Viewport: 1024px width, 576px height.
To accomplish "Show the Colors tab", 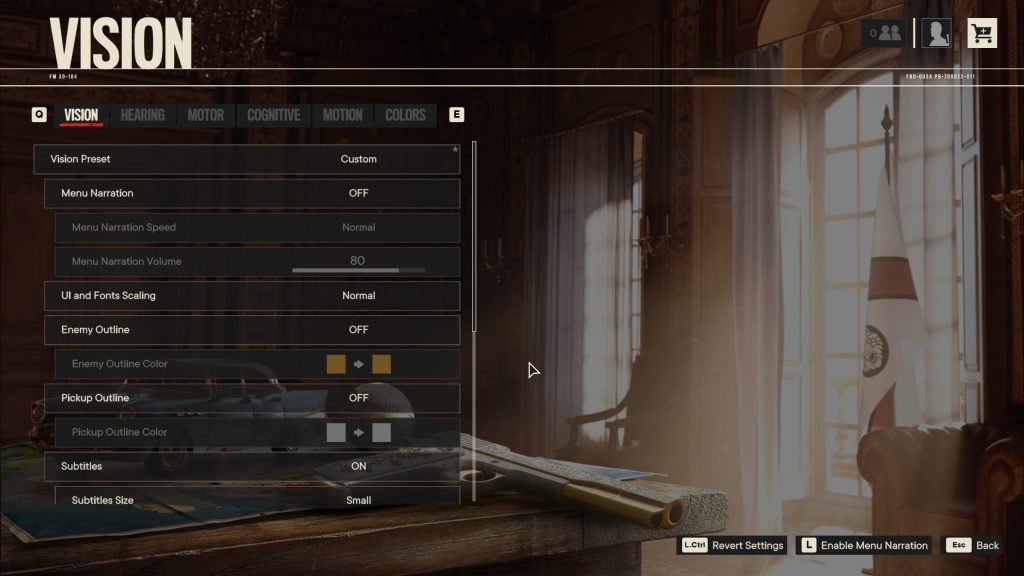I will [x=405, y=115].
